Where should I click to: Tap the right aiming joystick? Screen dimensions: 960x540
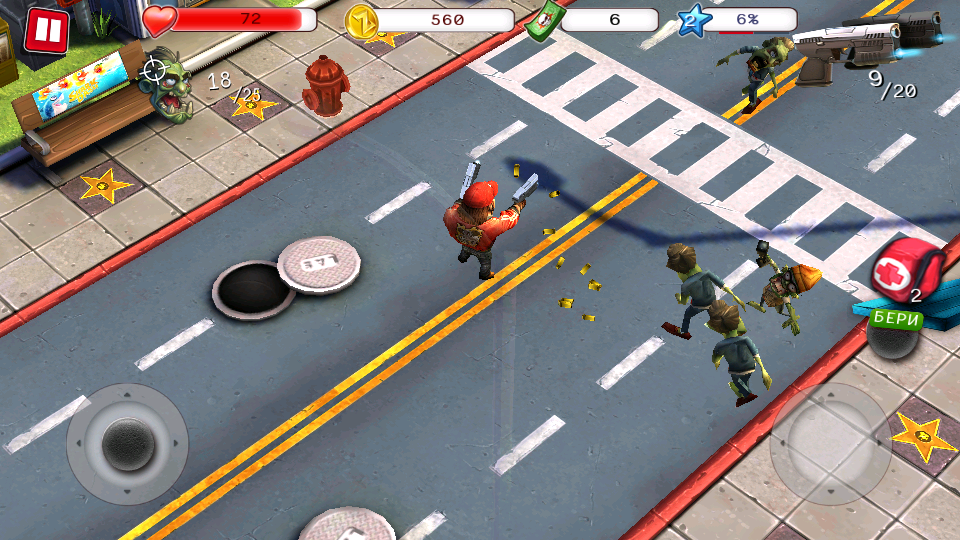coord(831,443)
